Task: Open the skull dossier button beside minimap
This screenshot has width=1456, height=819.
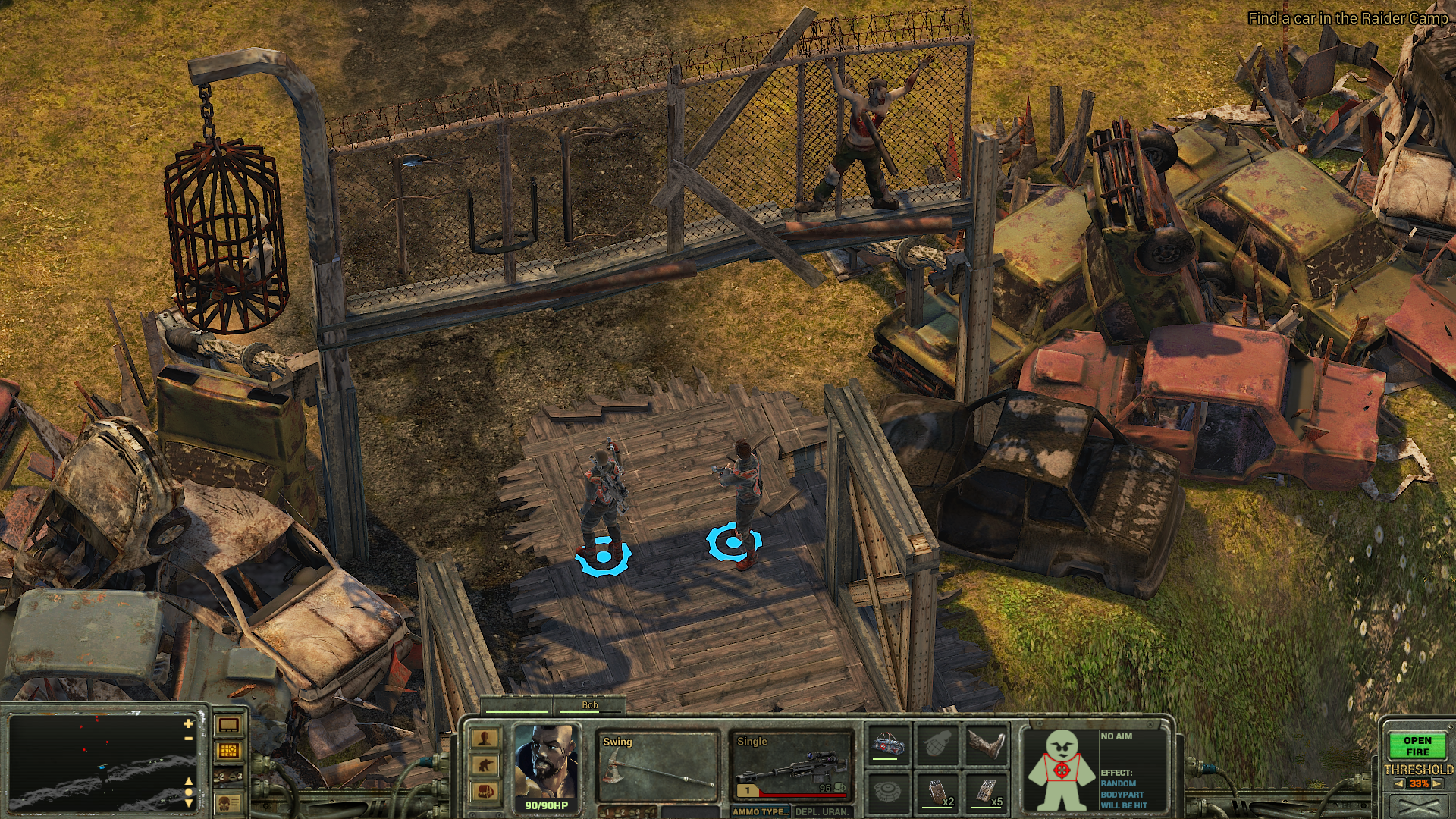Action: pos(228,802)
